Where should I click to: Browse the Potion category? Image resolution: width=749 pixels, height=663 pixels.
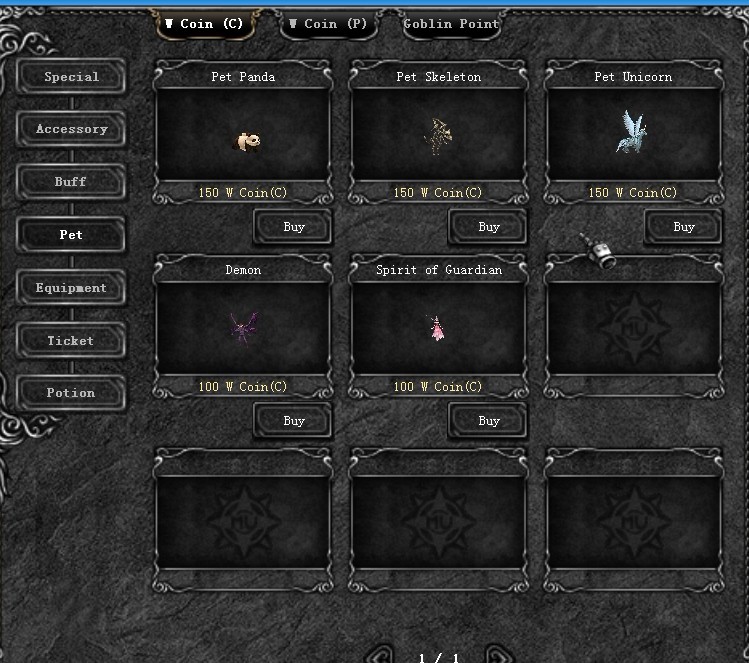pyautogui.click(x=71, y=393)
